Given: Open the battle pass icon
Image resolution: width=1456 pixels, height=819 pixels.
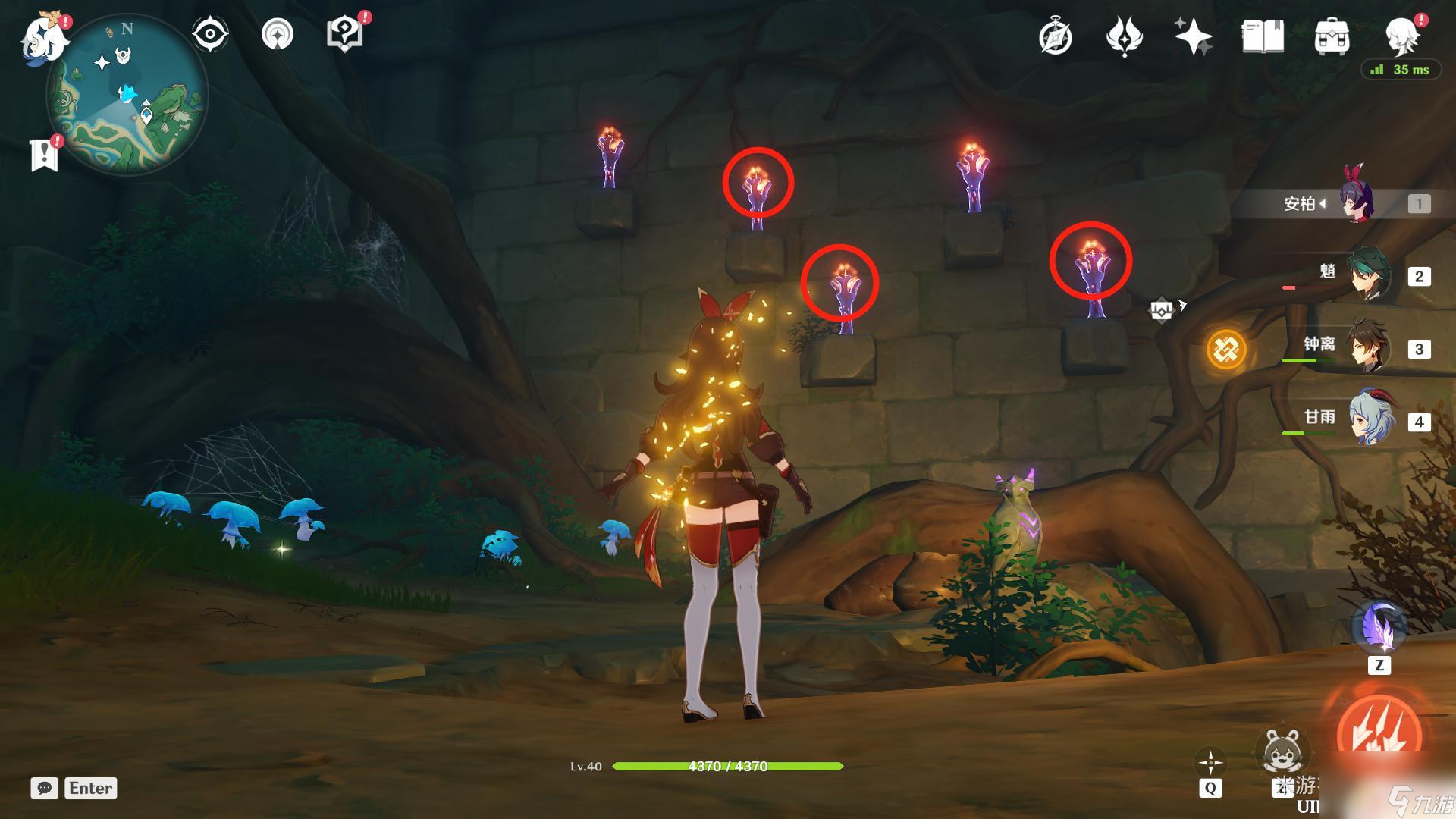Looking at the screenshot, I should coord(1124,37).
